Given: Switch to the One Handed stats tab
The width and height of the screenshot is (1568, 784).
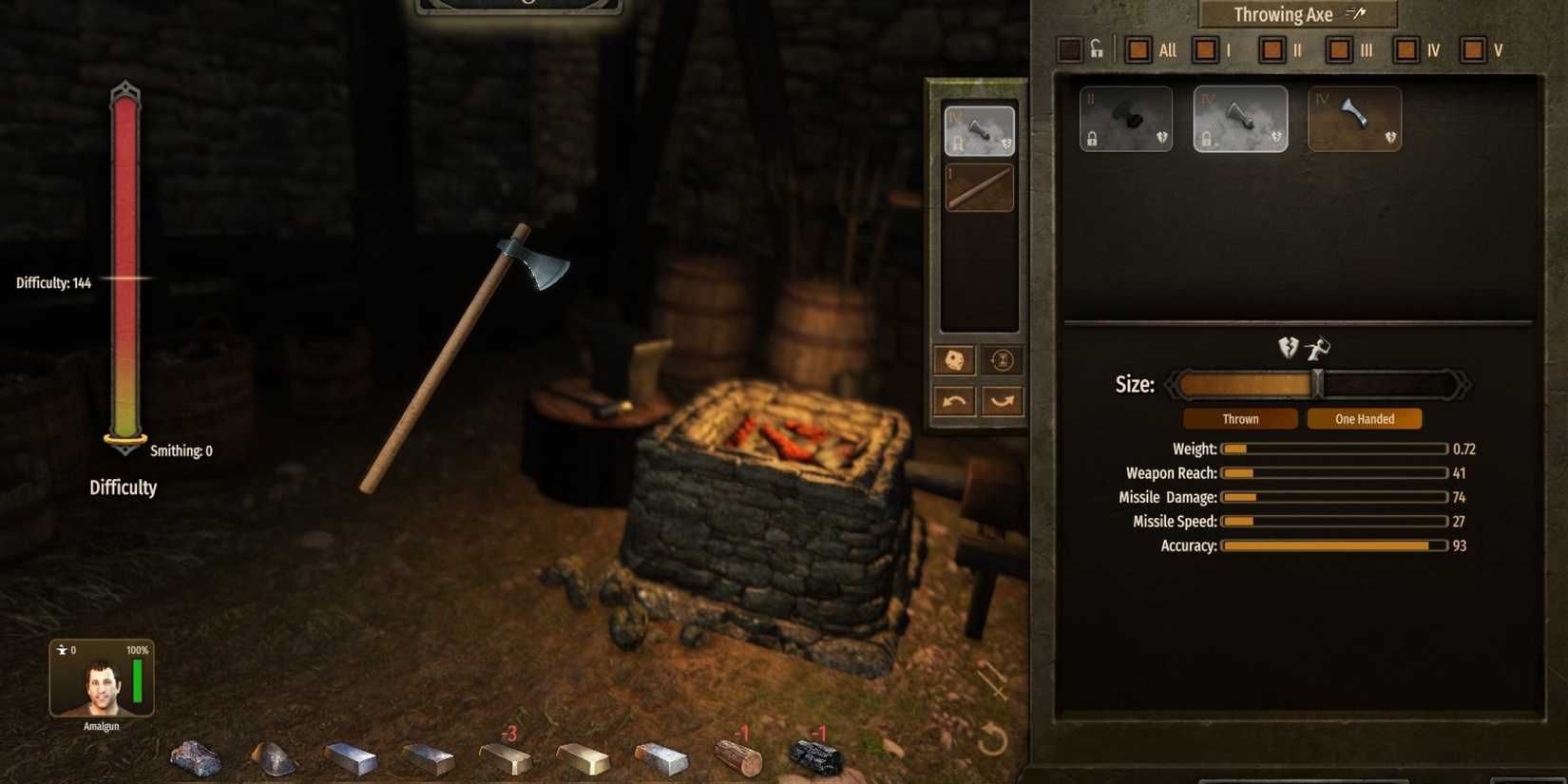Looking at the screenshot, I should point(1364,418).
